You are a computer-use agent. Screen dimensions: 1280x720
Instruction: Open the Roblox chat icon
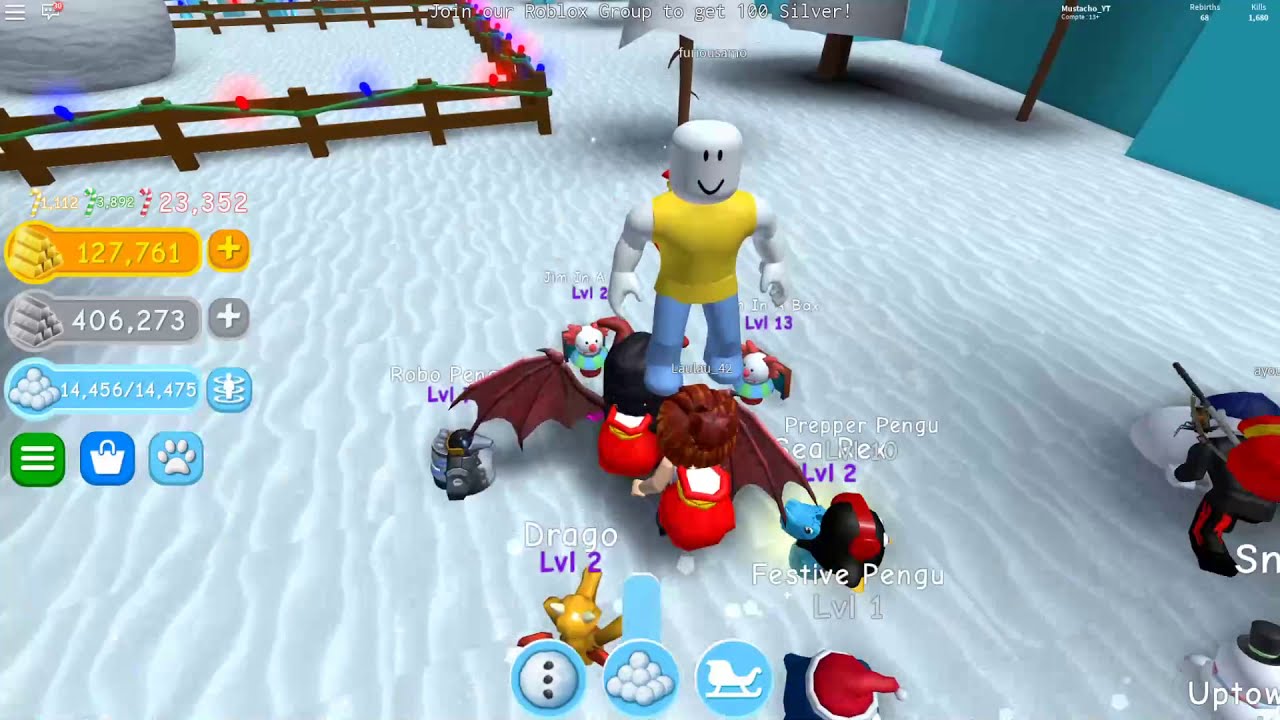(x=51, y=12)
